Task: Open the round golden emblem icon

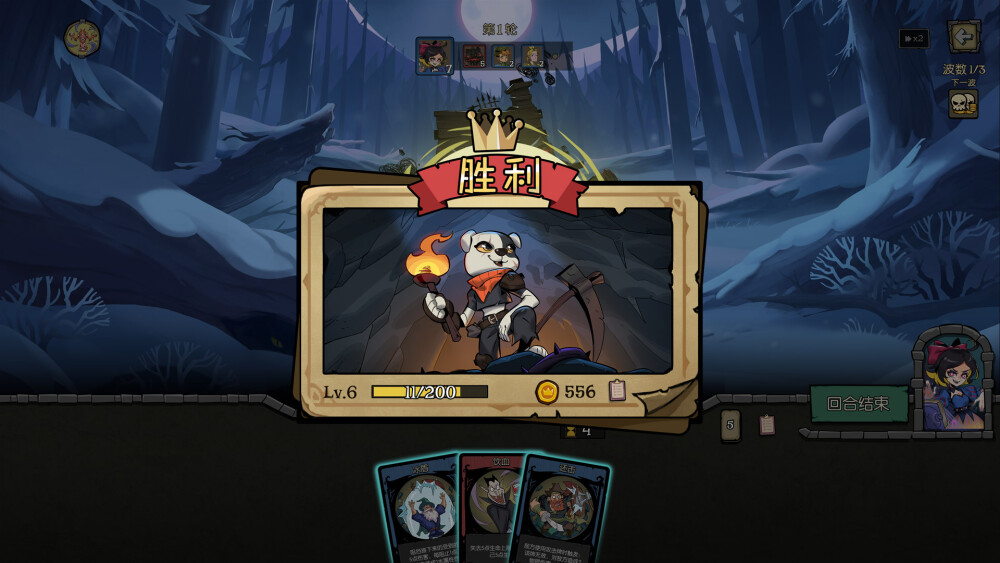Action: (82, 39)
